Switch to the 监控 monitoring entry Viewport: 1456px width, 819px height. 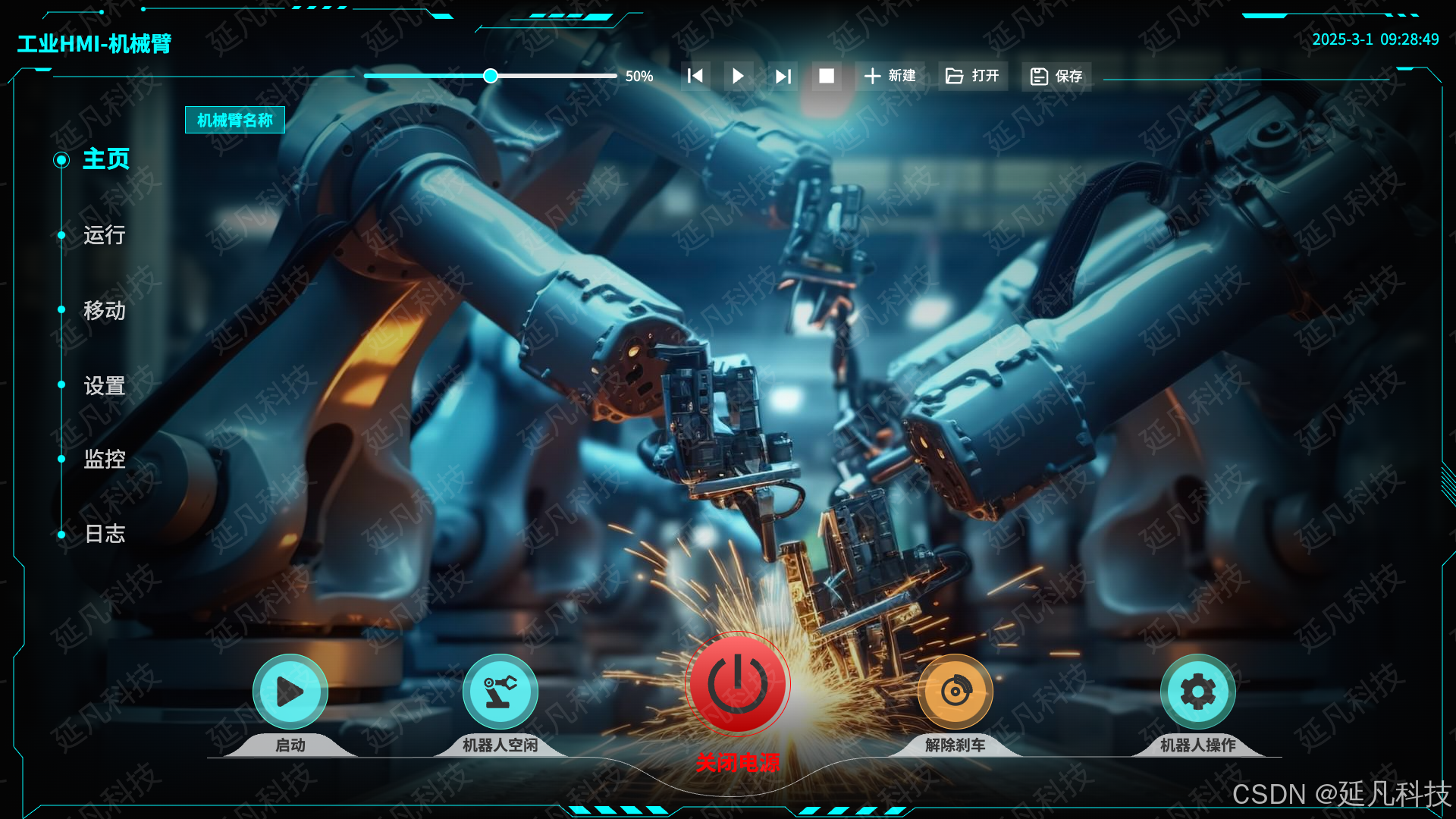point(104,459)
